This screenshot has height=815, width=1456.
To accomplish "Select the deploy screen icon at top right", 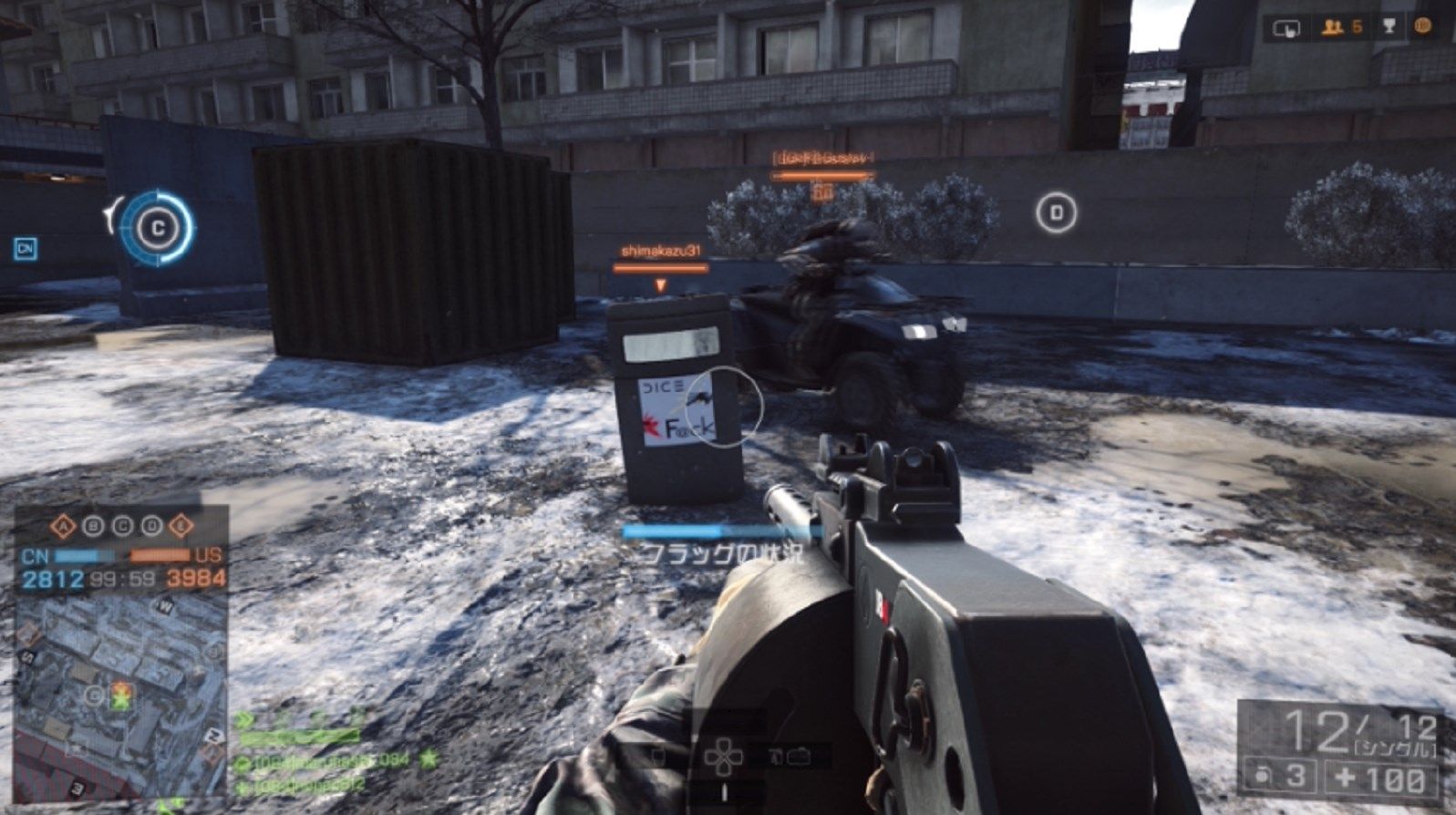I will point(1286,27).
